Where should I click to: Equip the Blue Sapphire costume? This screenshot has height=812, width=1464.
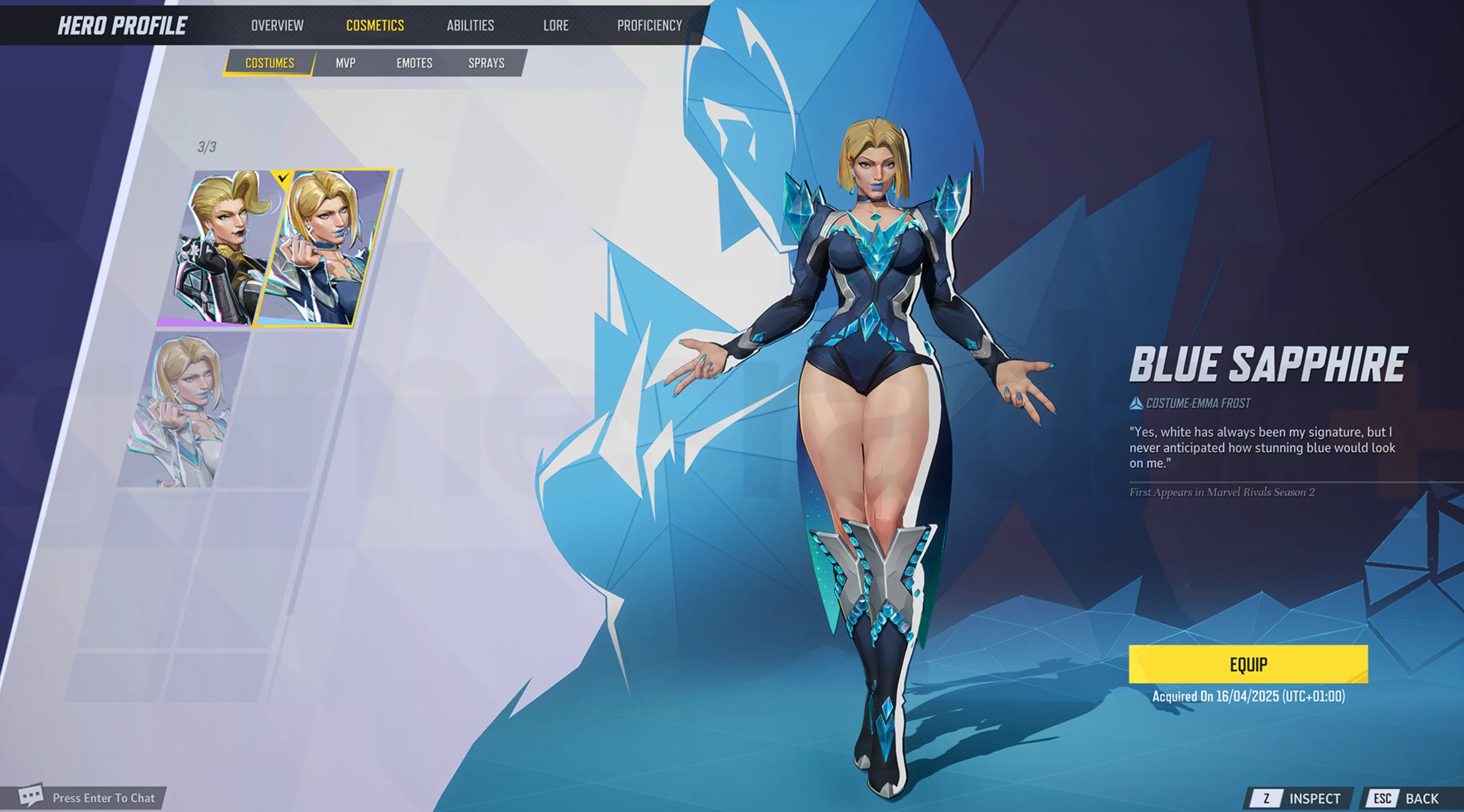(1248, 664)
